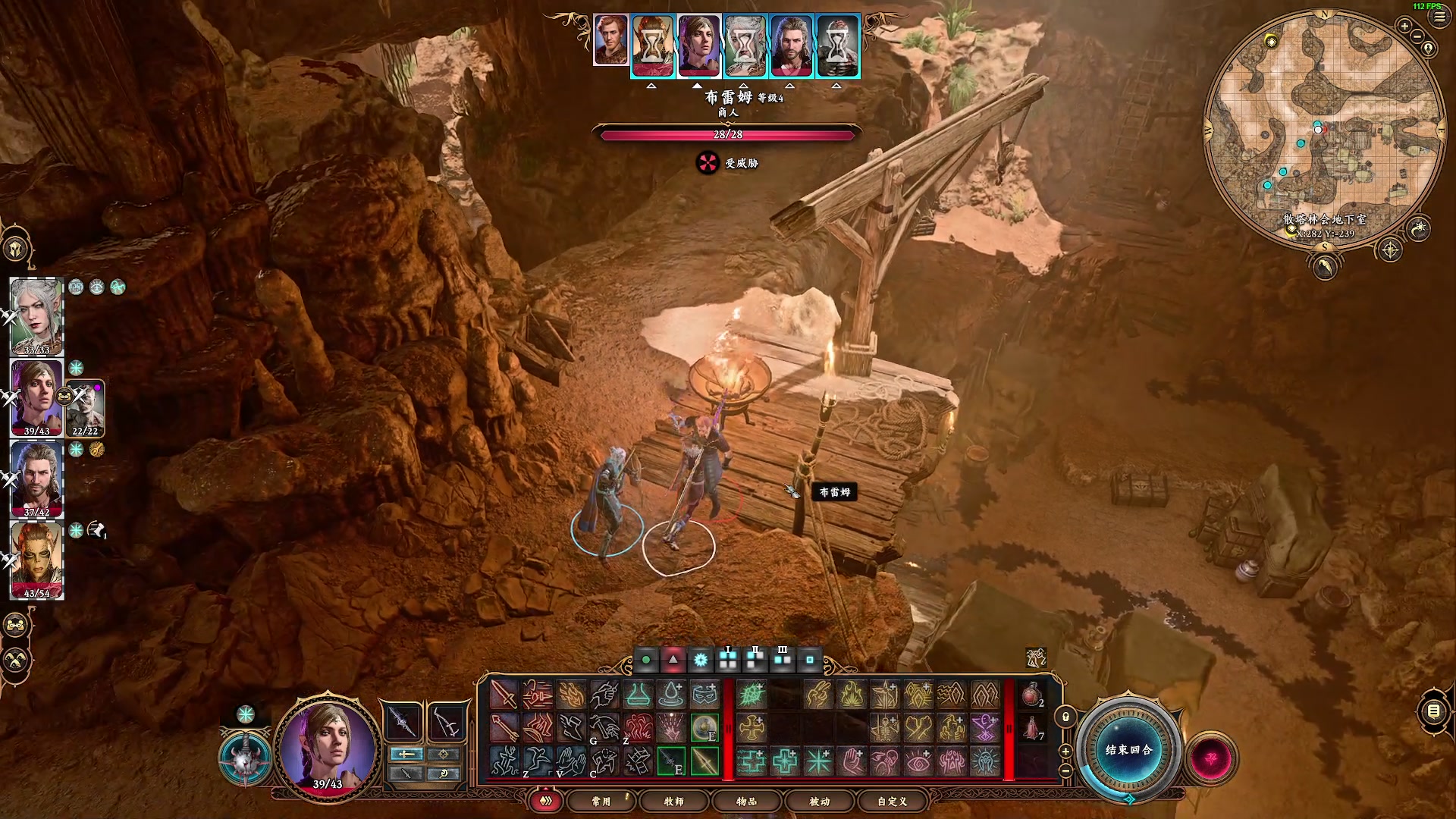The width and height of the screenshot is (1456, 819).
Task: Open the hamburger game menu at top right
Action: point(1439,17)
